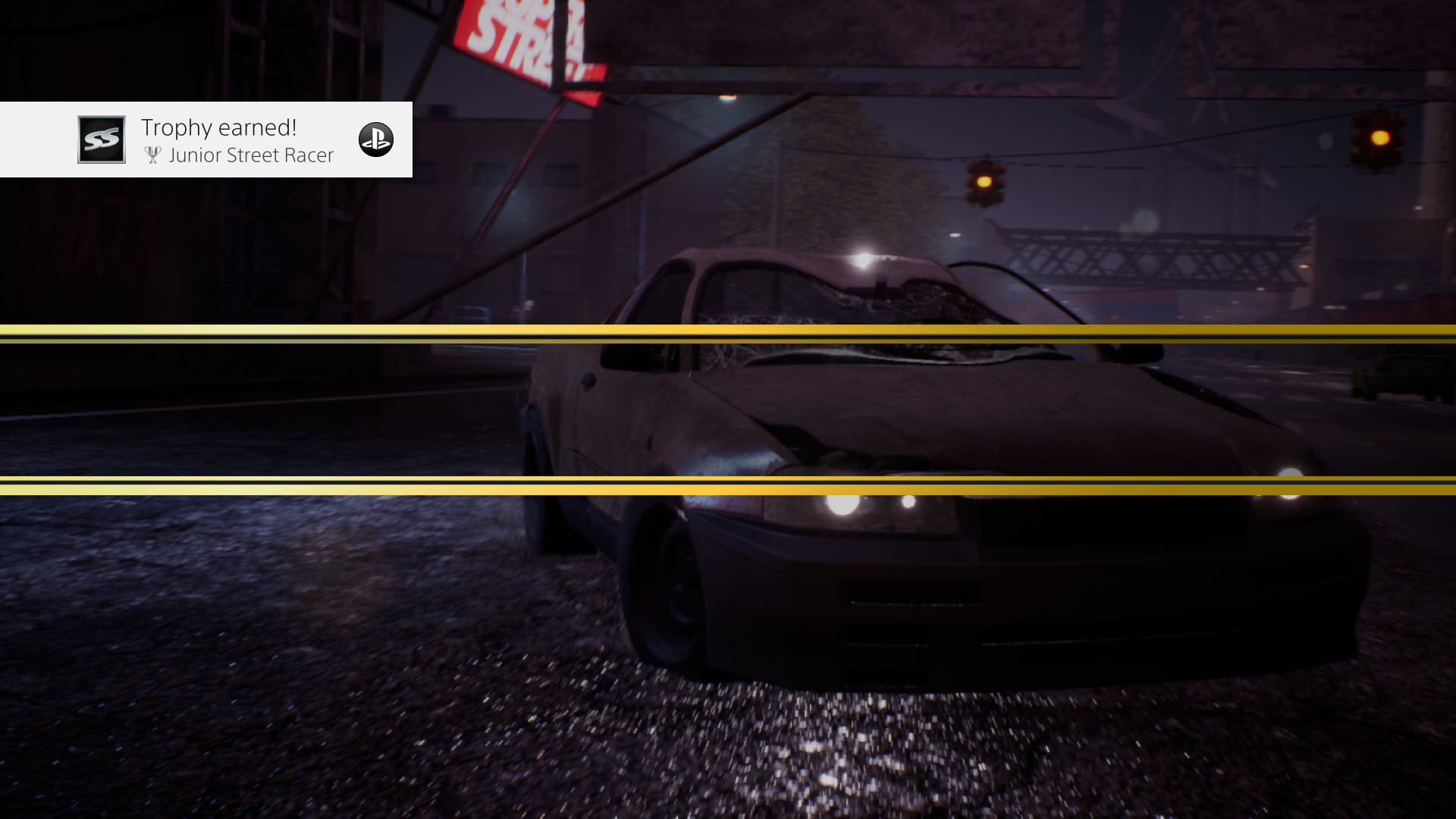Select the bright streetlight above the road
Image resolution: width=1456 pixels, height=819 pixels.
click(x=729, y=99)
